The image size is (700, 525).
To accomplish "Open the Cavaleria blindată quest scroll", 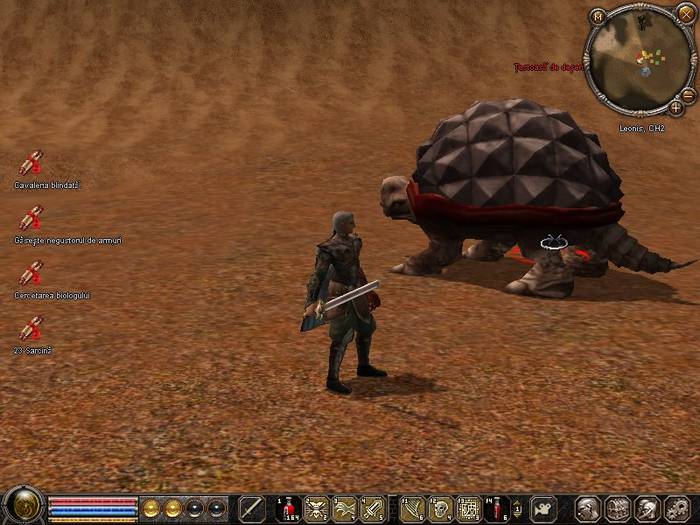I will (31, 163).
